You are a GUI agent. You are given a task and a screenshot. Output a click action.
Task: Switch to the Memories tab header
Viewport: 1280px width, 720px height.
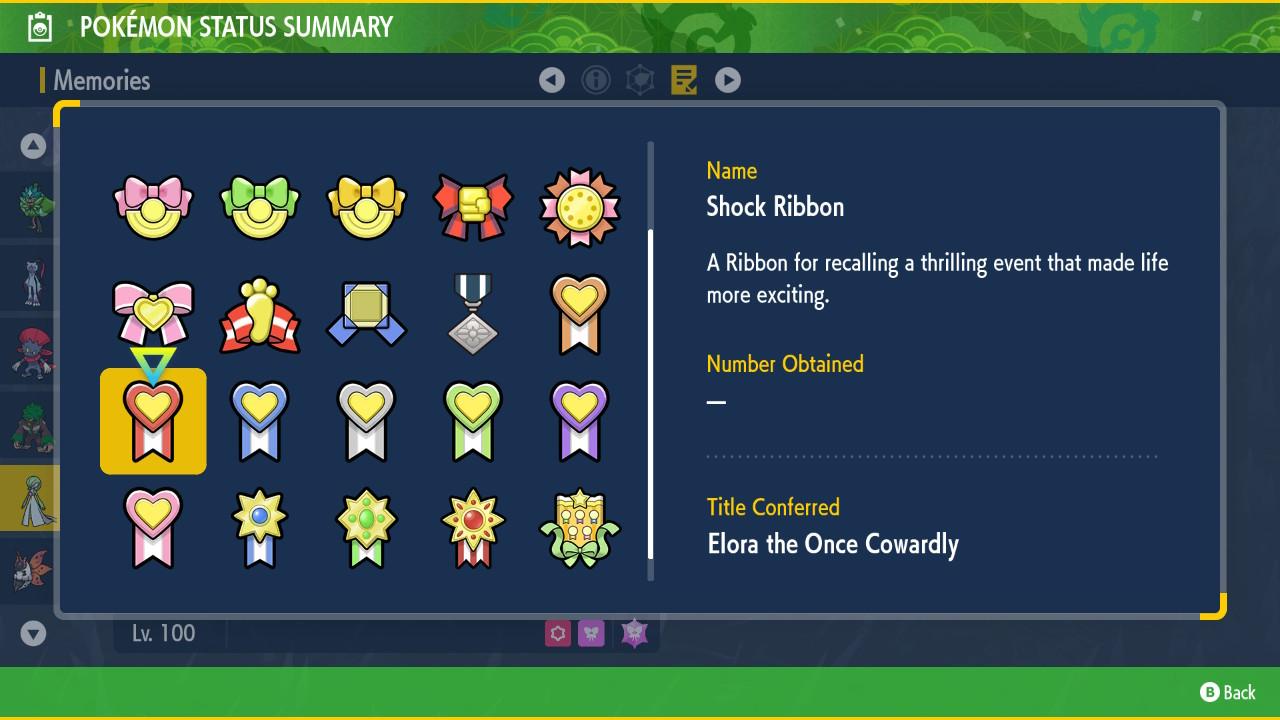coord(100,80)
